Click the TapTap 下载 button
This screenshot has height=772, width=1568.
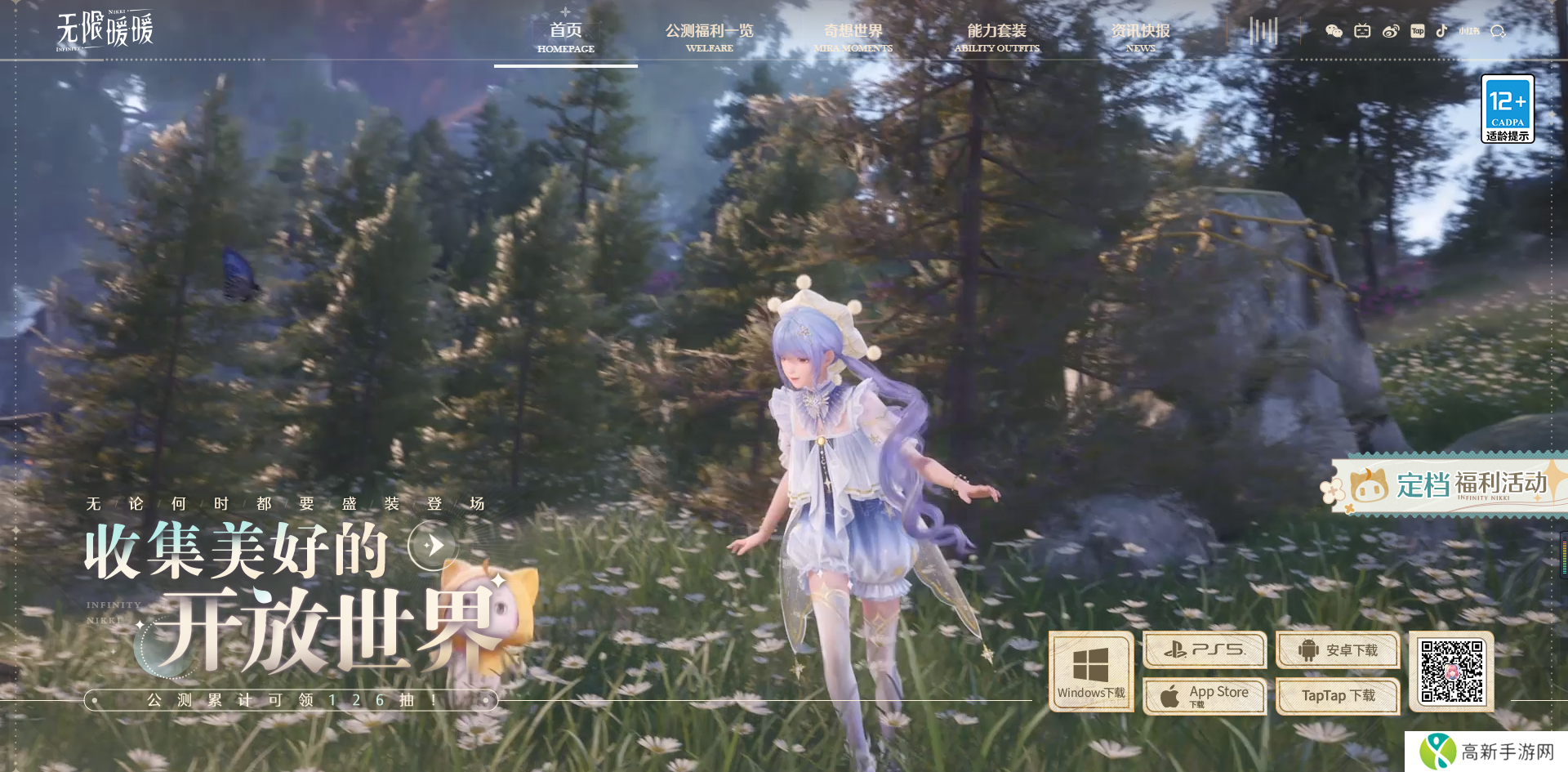point(1338,696)
